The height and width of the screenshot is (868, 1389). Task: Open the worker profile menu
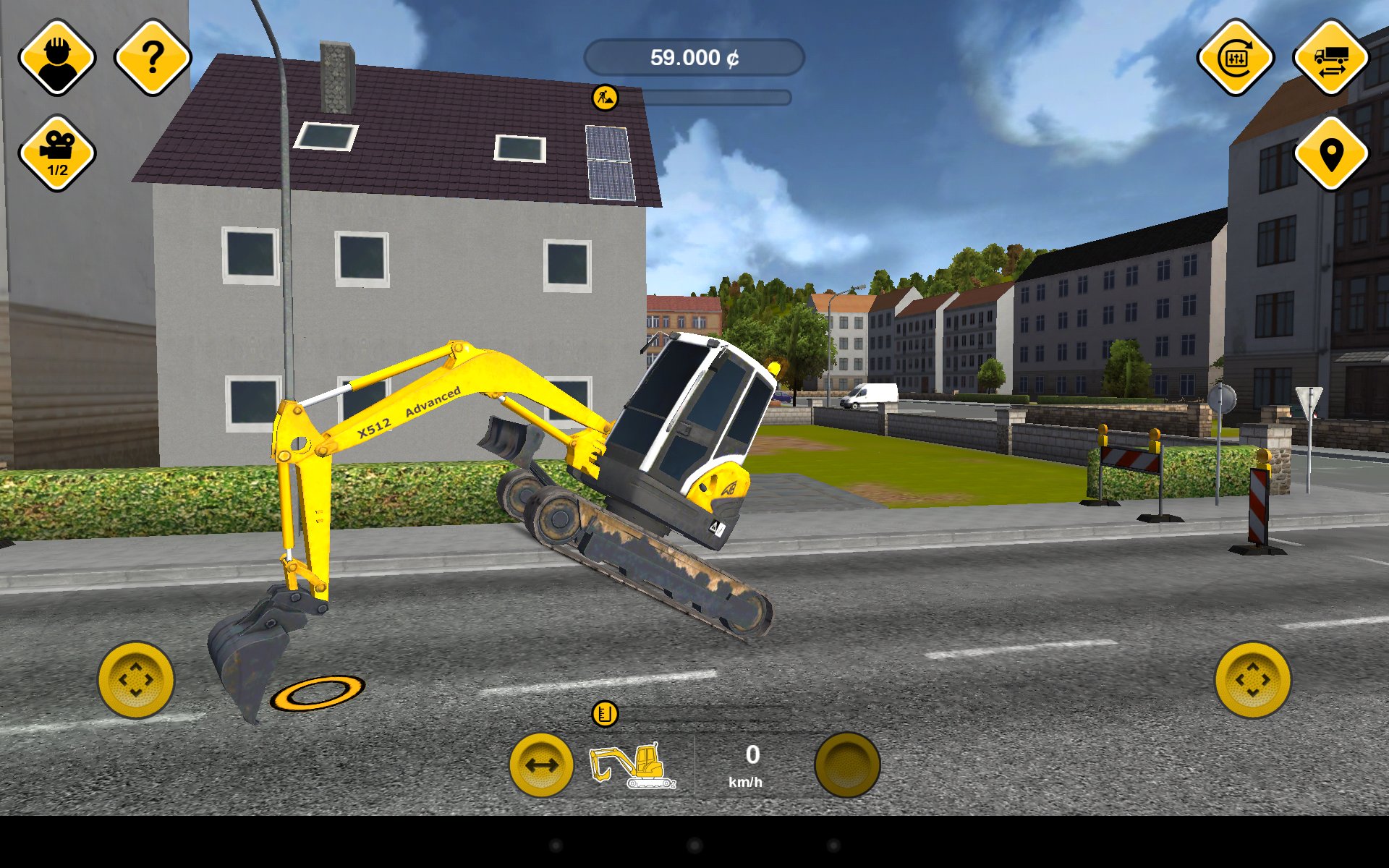point(57,58)
